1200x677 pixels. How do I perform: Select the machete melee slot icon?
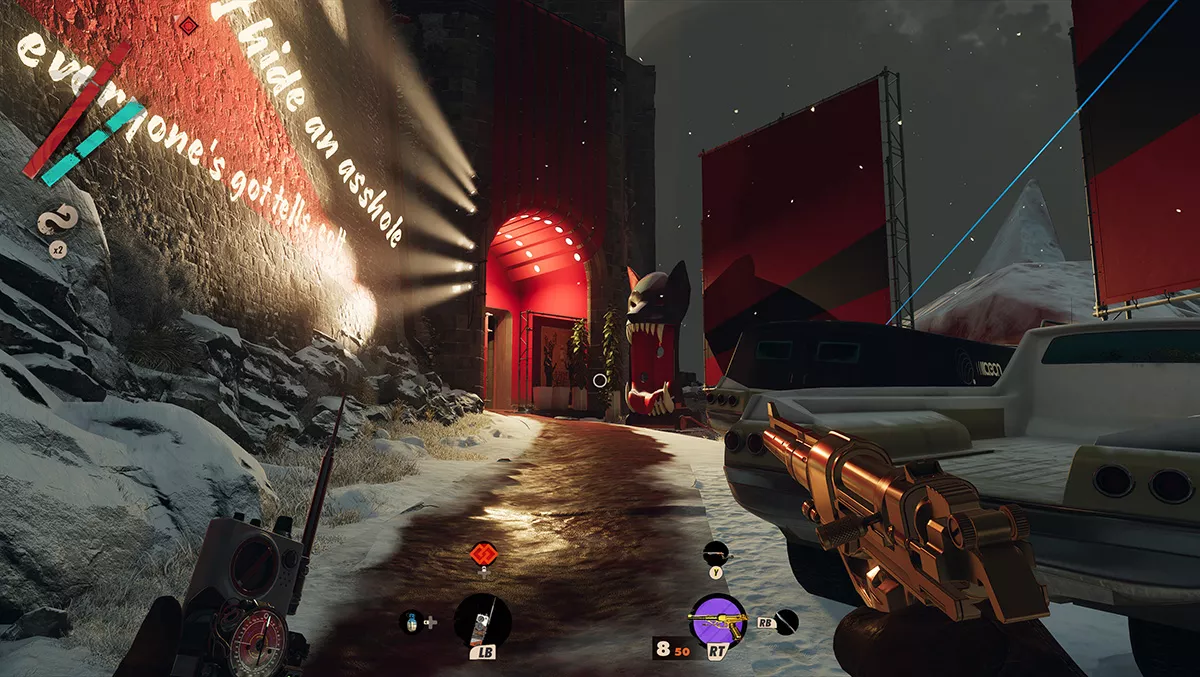tap(788, 621)
